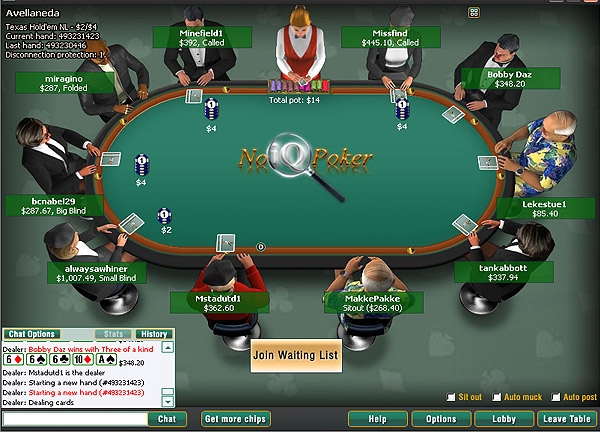The image size is (600, 432).
Task: Return to the Lobby
Action: pos(503,419)
